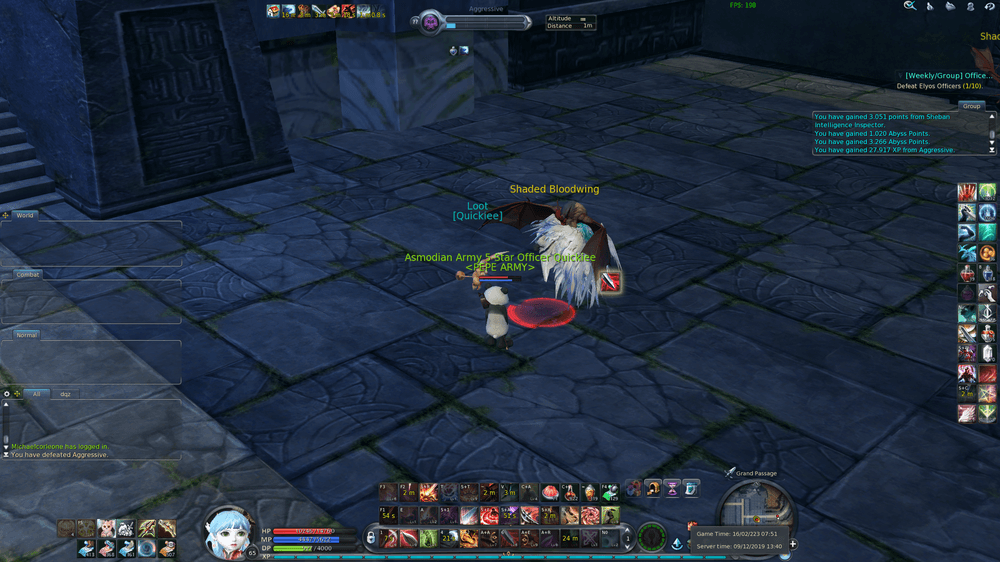Open the Group log tab
Screen dimensions: 1000x562
pos(971,106)
